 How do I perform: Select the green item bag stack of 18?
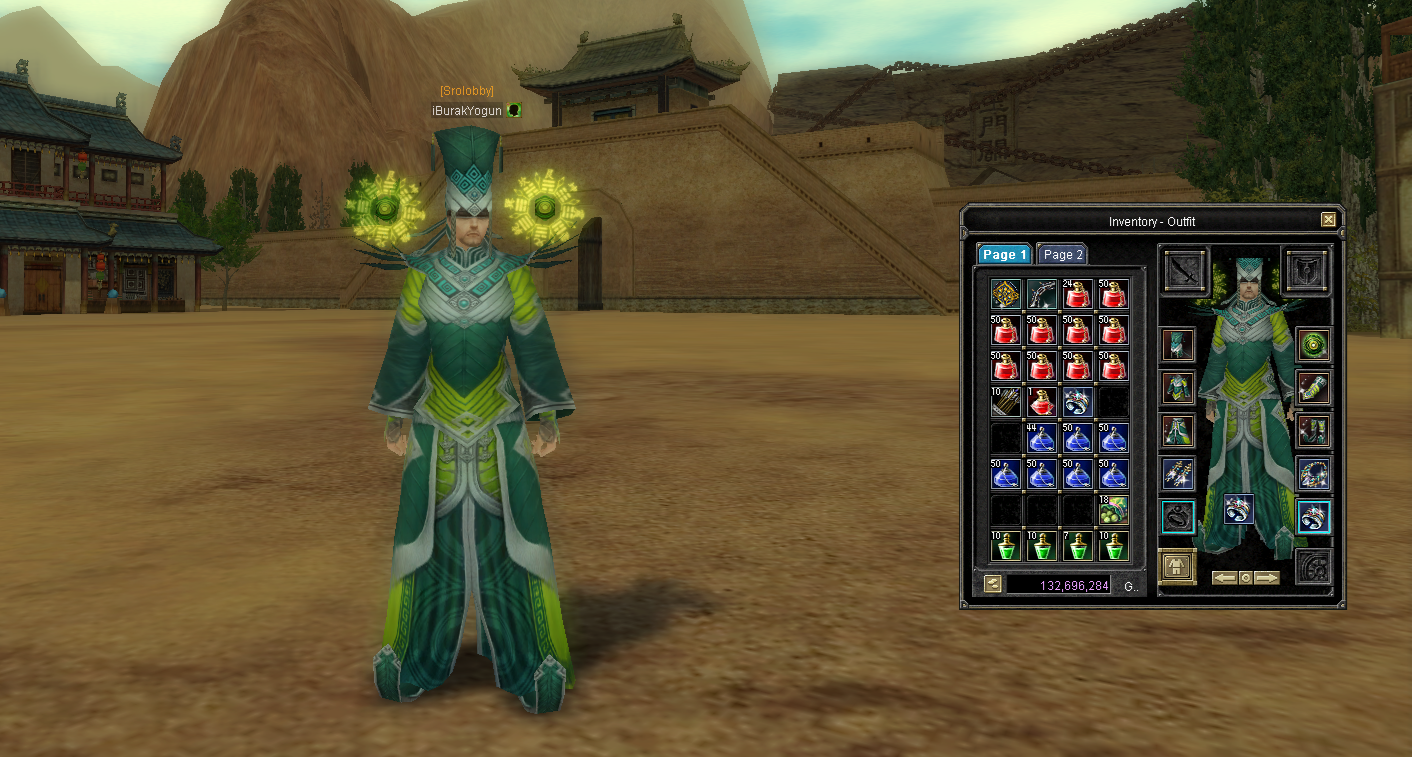coord(1113,510)
